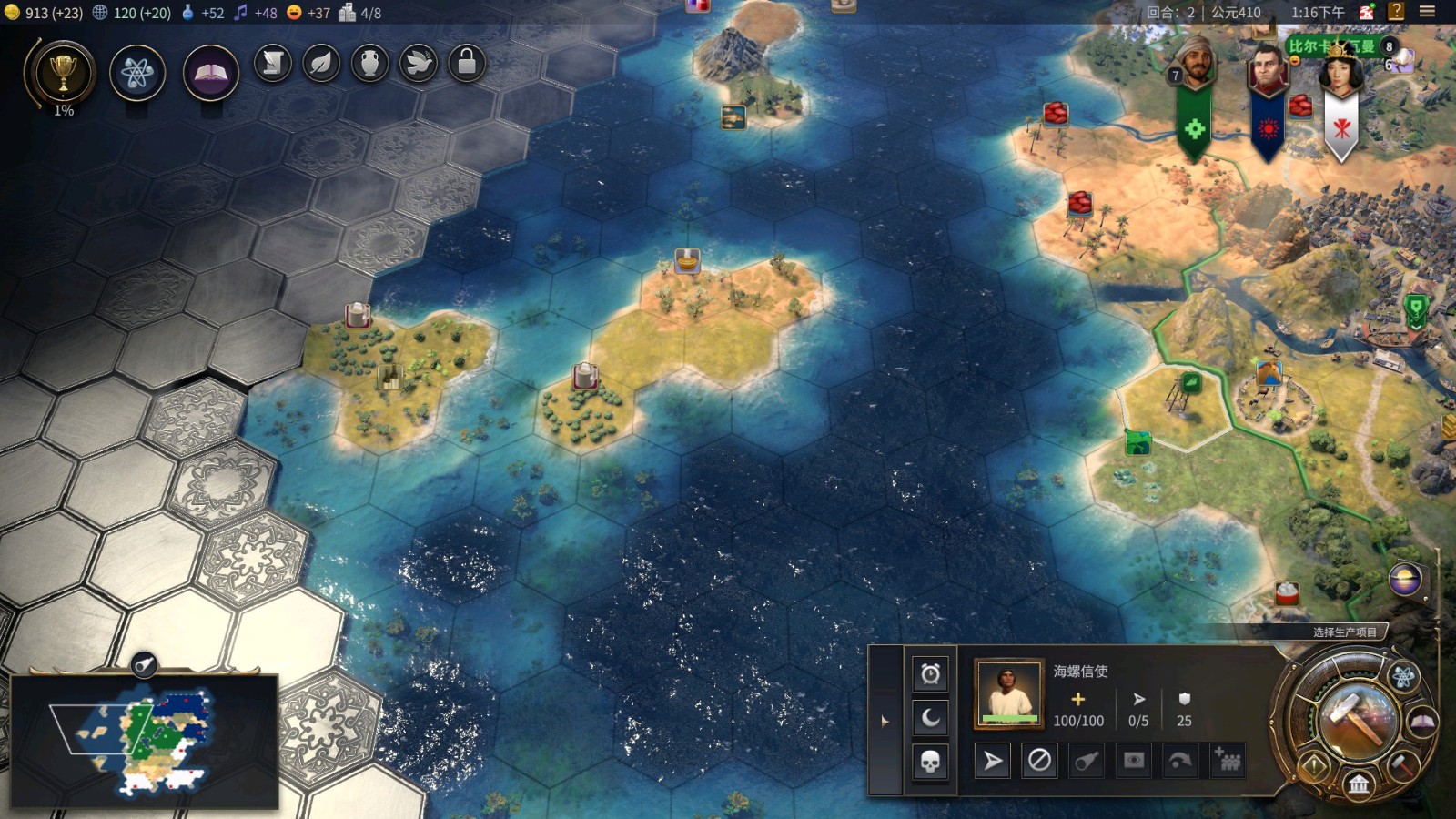Select the alarm clock unit action

point(930,674)
